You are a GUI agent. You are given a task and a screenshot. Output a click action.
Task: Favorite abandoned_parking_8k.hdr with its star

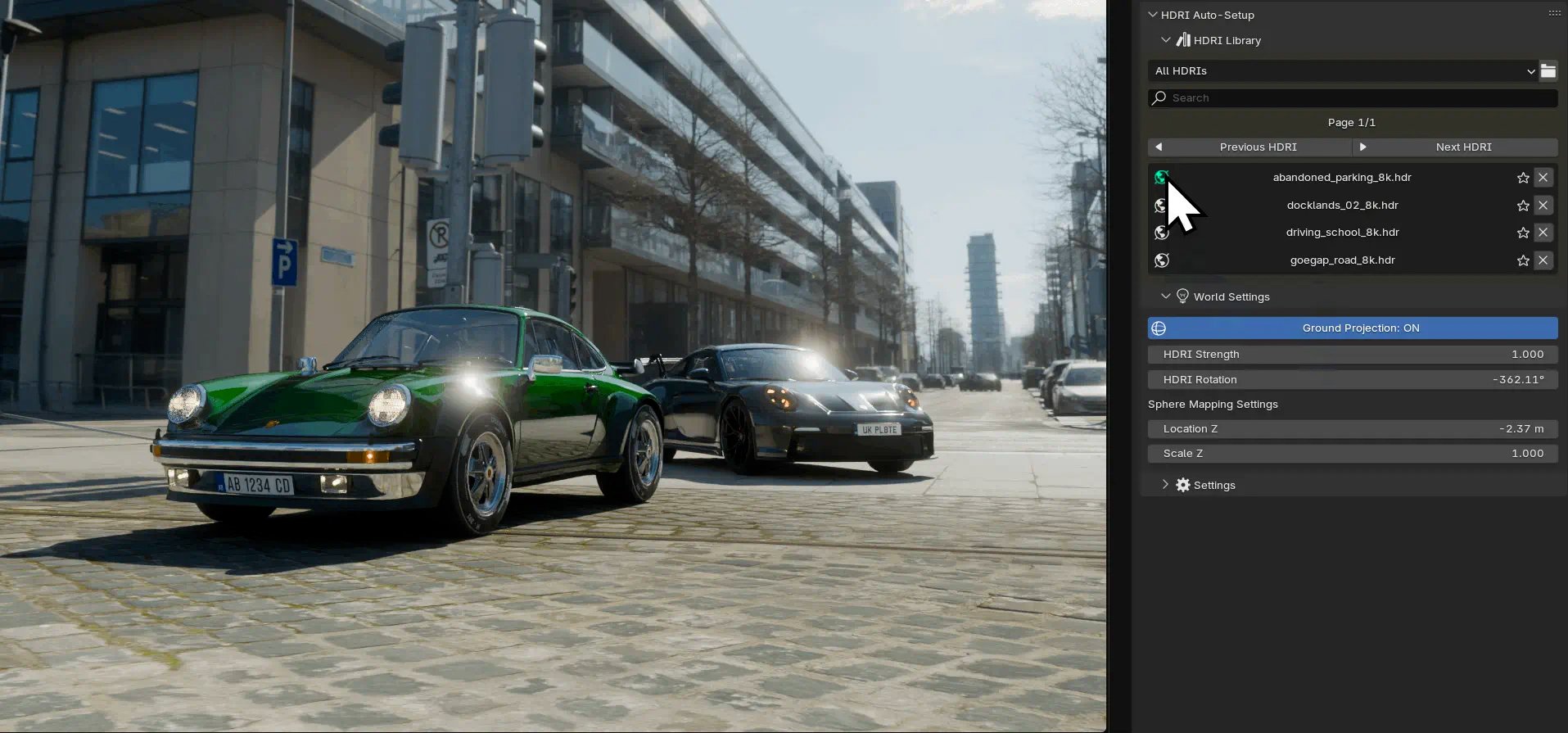pos(1523,178)
